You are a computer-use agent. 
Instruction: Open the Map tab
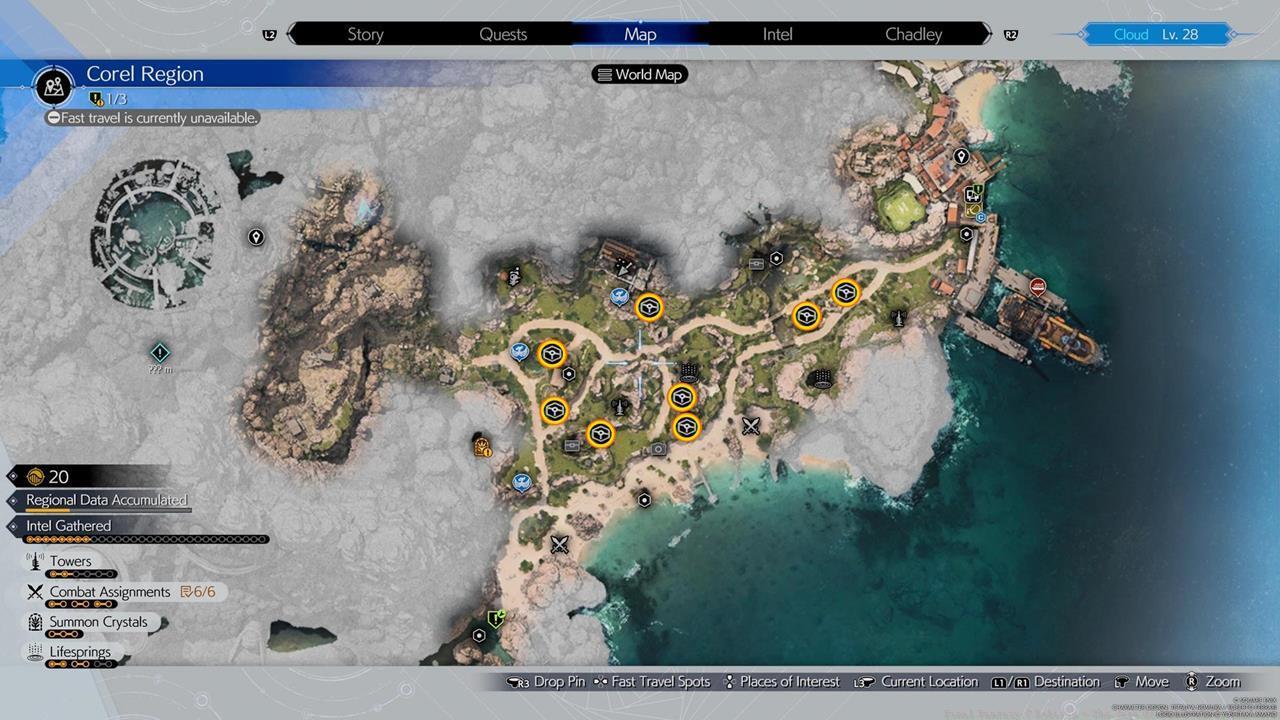tap(640, 33)
